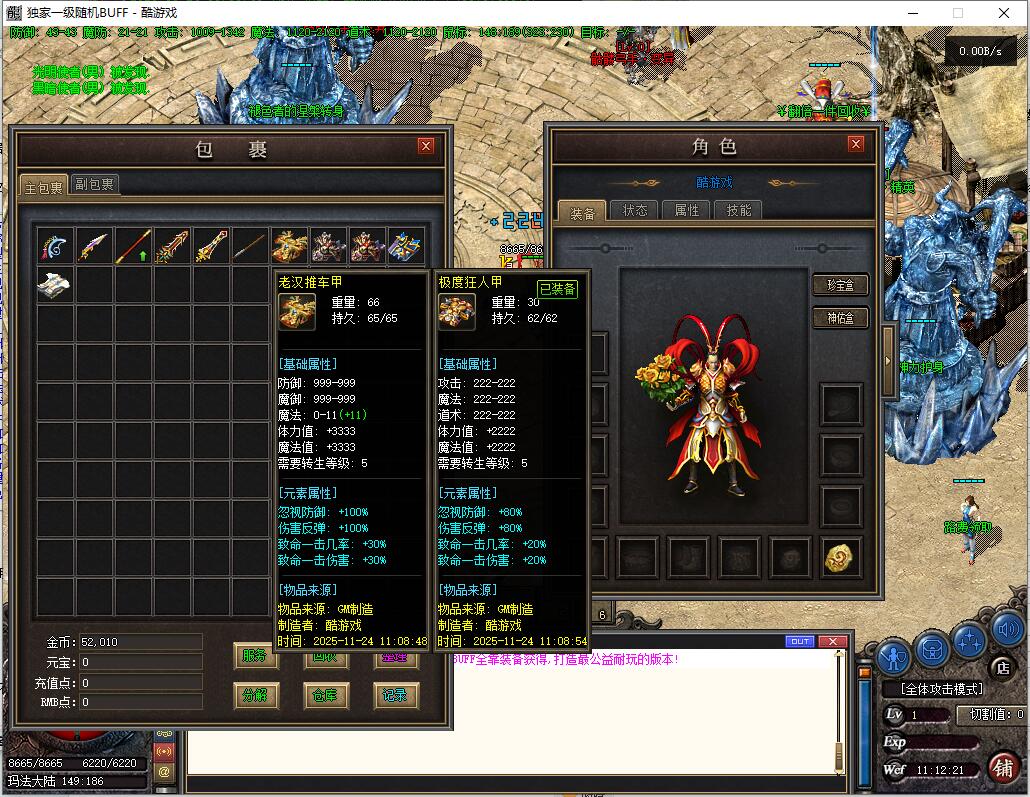
Task: Switch to the 副包裹 bag tab
Action: [x=94, y=185]
